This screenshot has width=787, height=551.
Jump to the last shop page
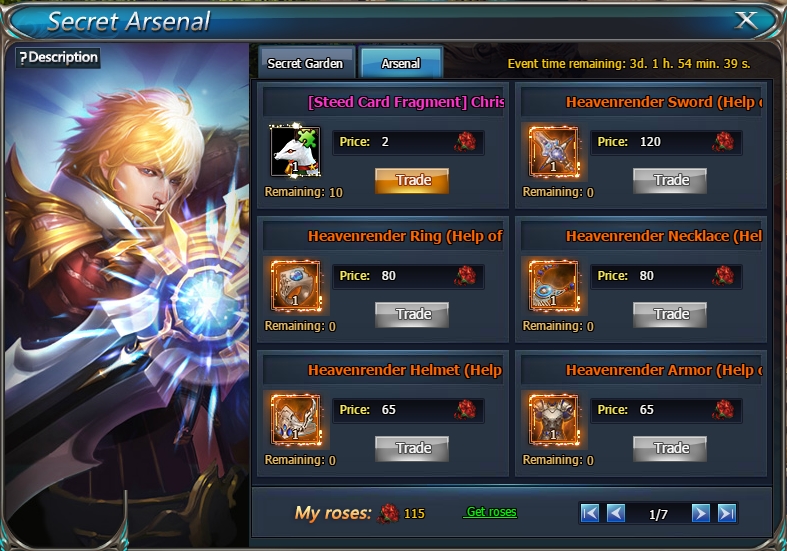point(727,513)
